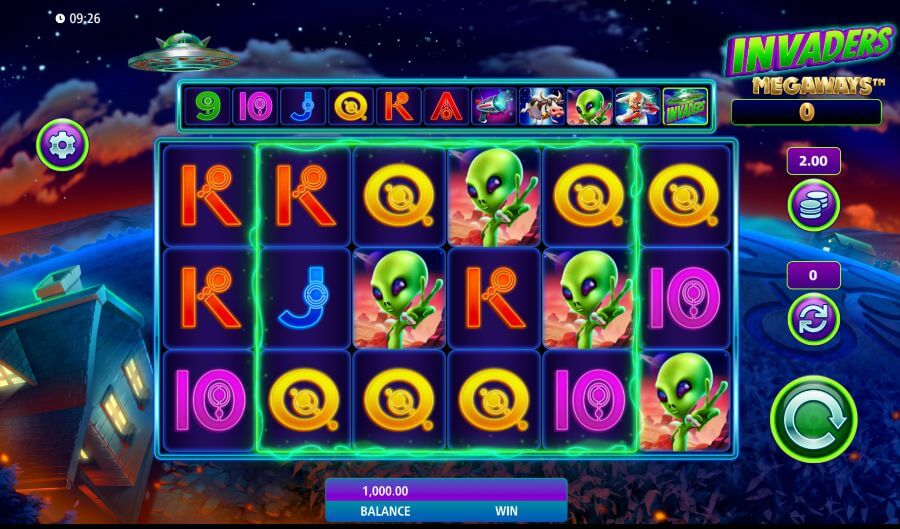Viewport: 900px width, 529px height.
Task: Select the yellow Q paytable symbol
Action: coord(350,106)
